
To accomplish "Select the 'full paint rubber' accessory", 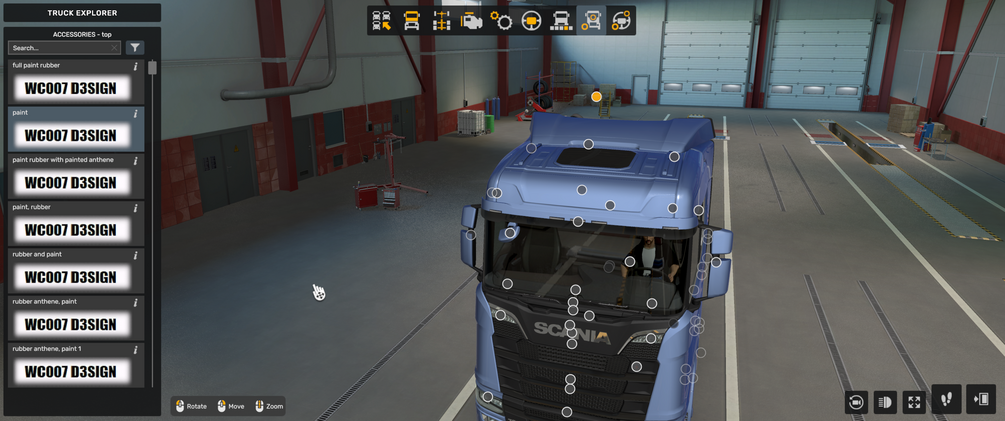I will pyautogui.click(x=71, y=88).
